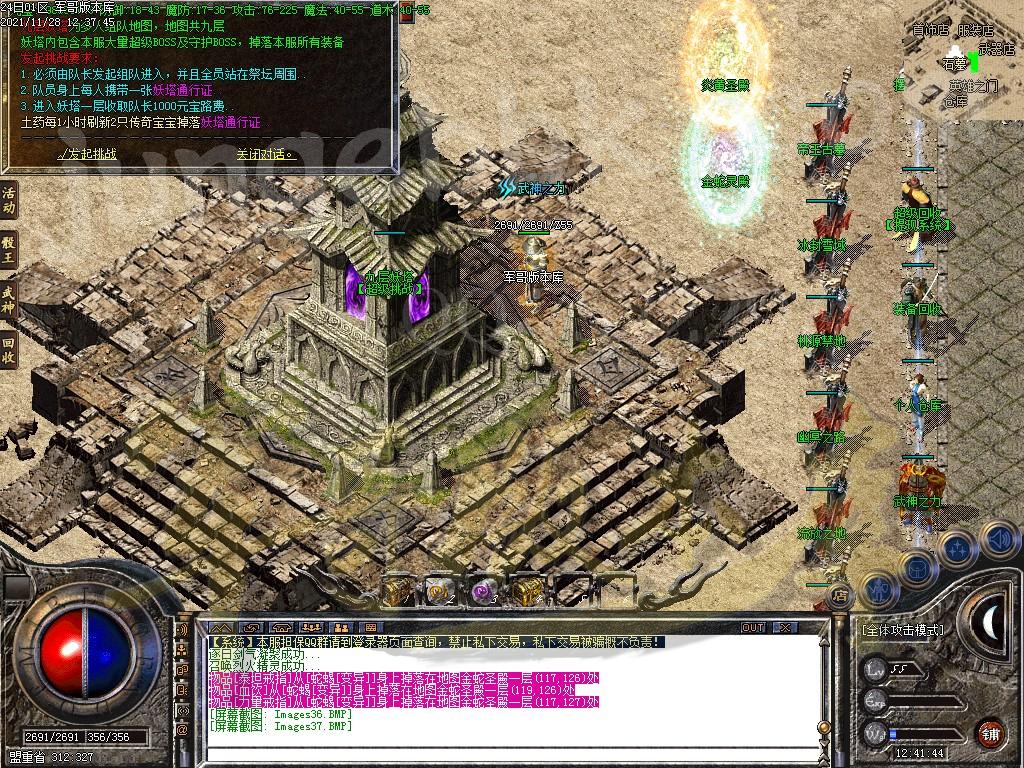Screen dimensions: 1024x768
Task: Use the golden treasure chest in hotbar slot 1
Action: (x=399, y=591)
